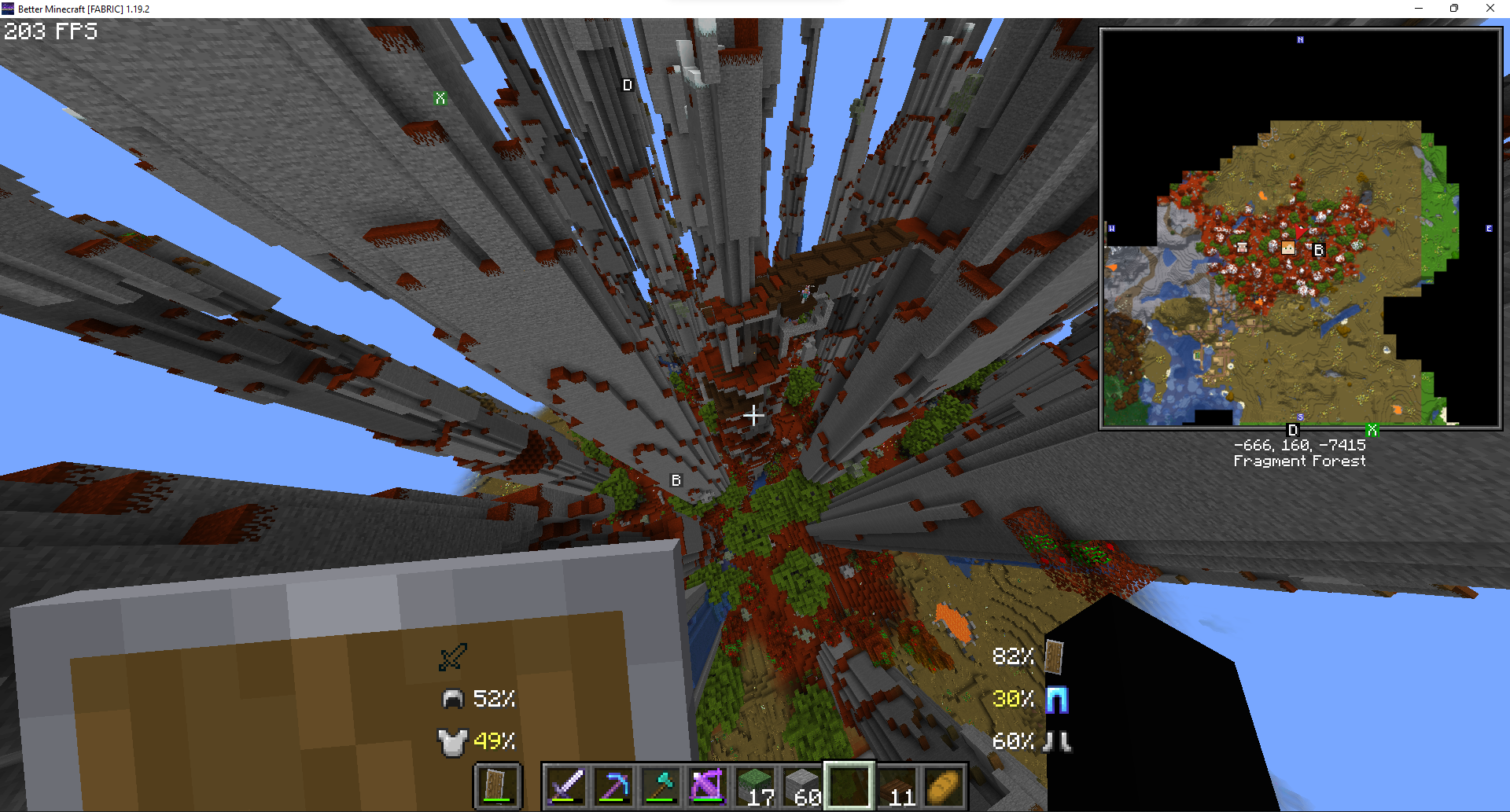Screen dimensions: 1510x812
Task: Select the netherite sword in the hotbar
Action: 565,785
